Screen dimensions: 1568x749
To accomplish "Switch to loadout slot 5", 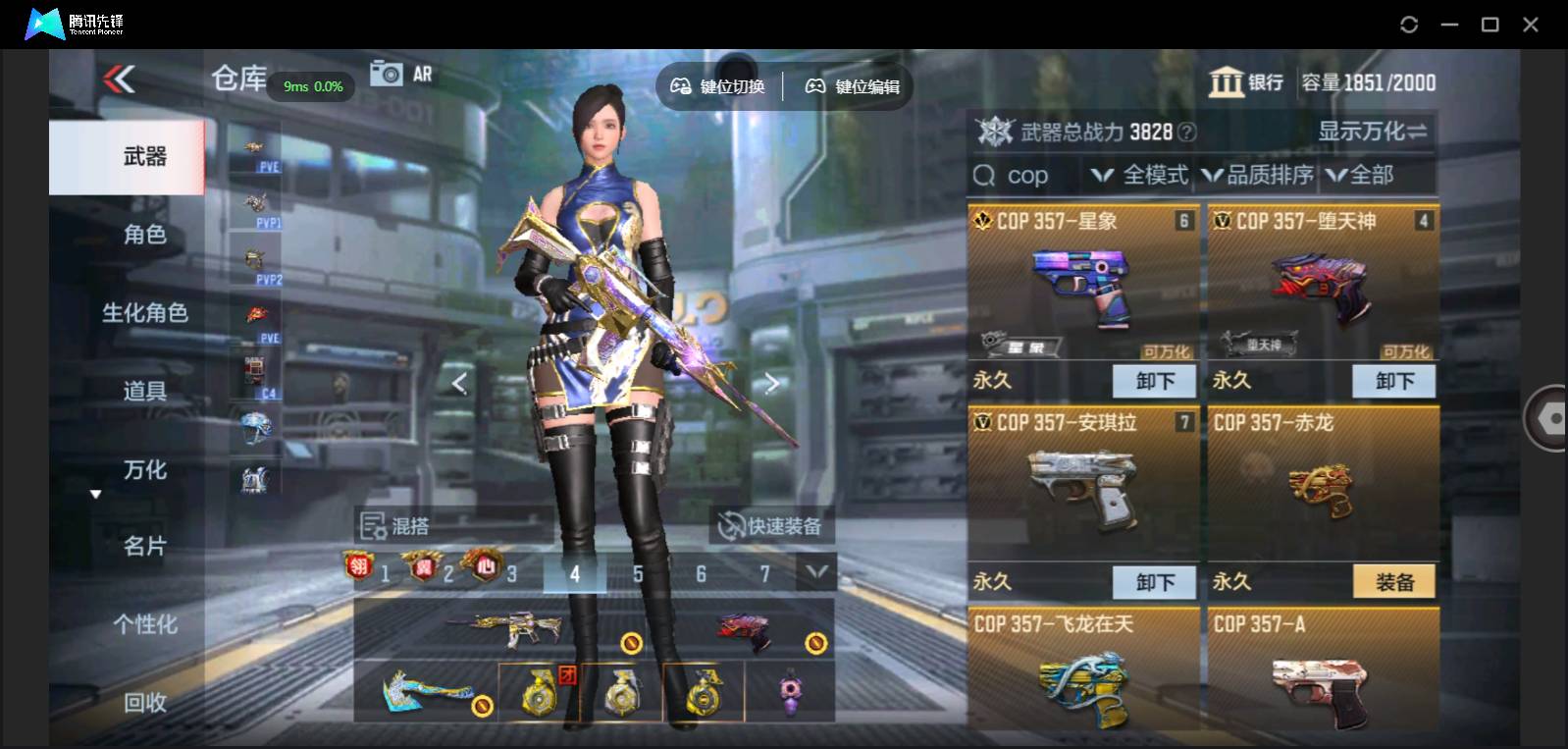I will tap(638, 574).
